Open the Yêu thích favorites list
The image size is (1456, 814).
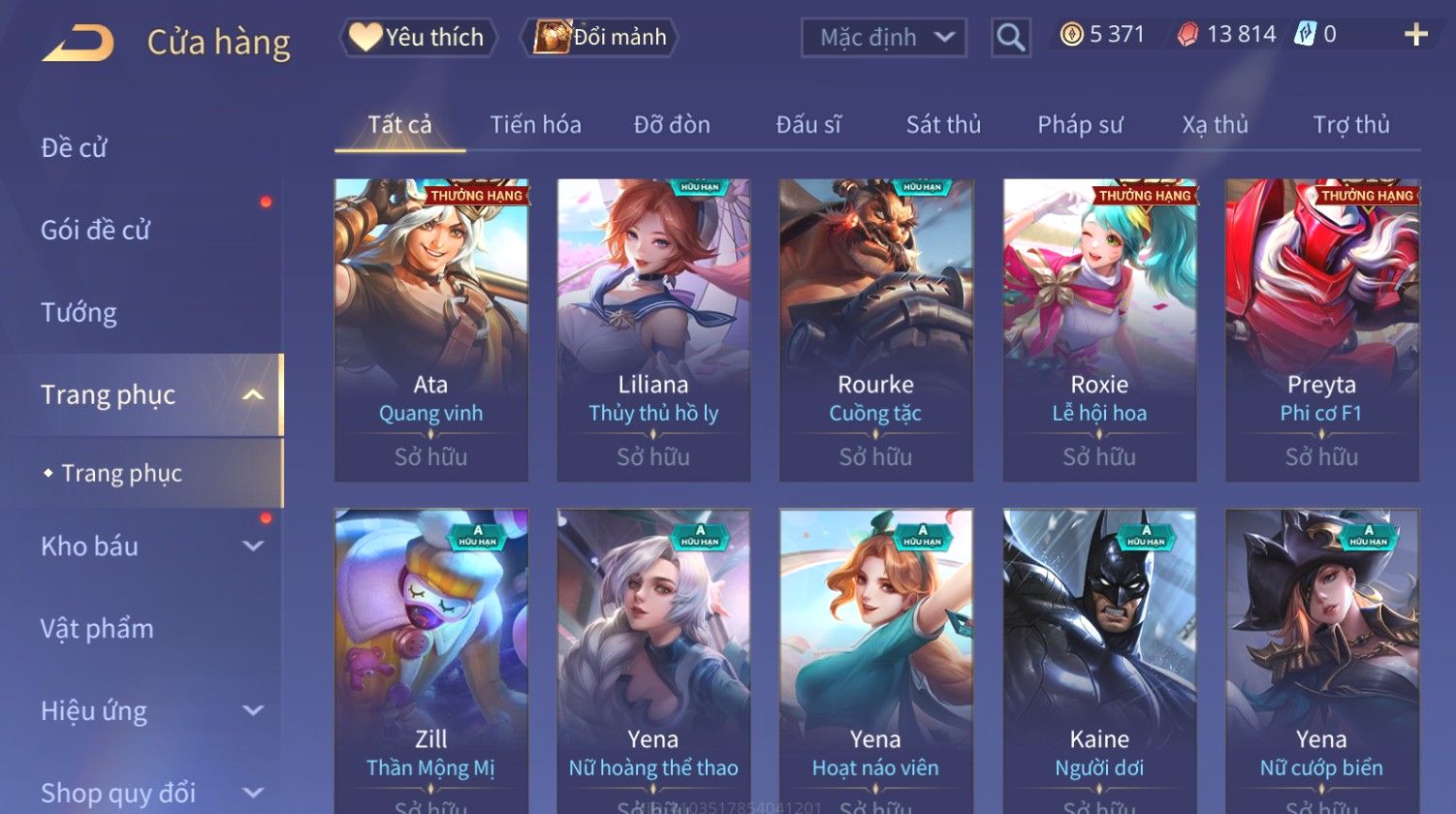[418, 38]
